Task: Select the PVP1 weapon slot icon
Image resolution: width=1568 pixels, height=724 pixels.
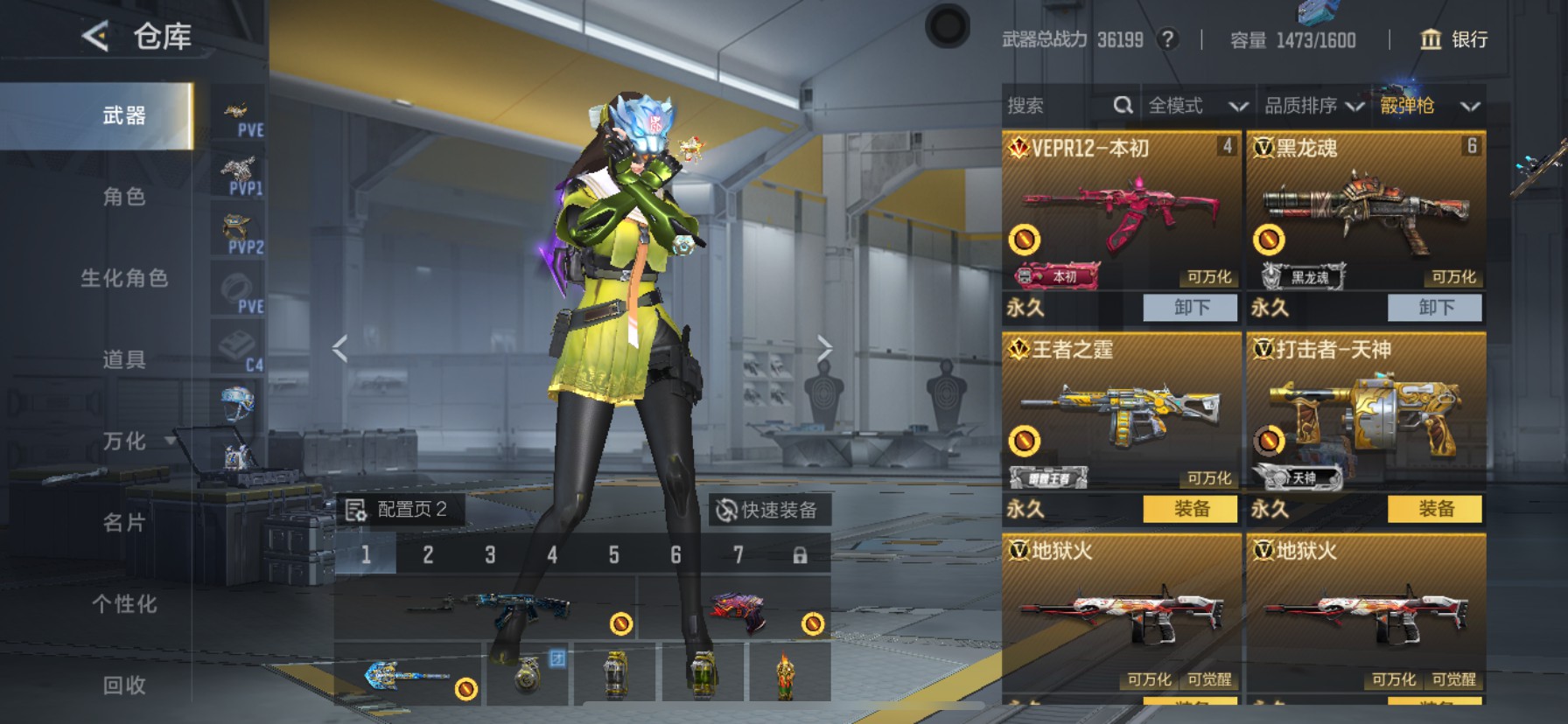Action: 237,172
